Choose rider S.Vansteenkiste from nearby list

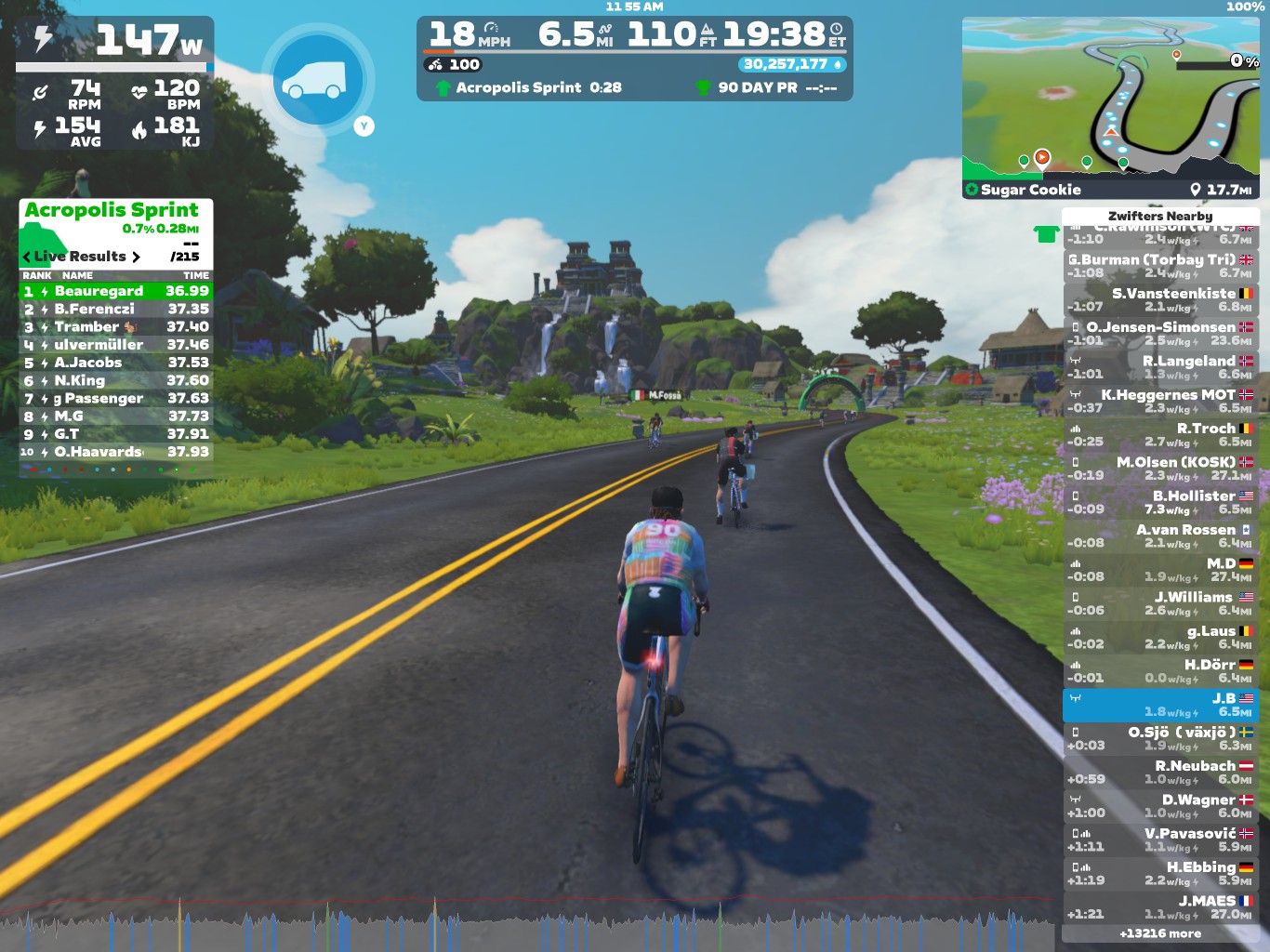pyautogui.click(x=1160, y=299)
